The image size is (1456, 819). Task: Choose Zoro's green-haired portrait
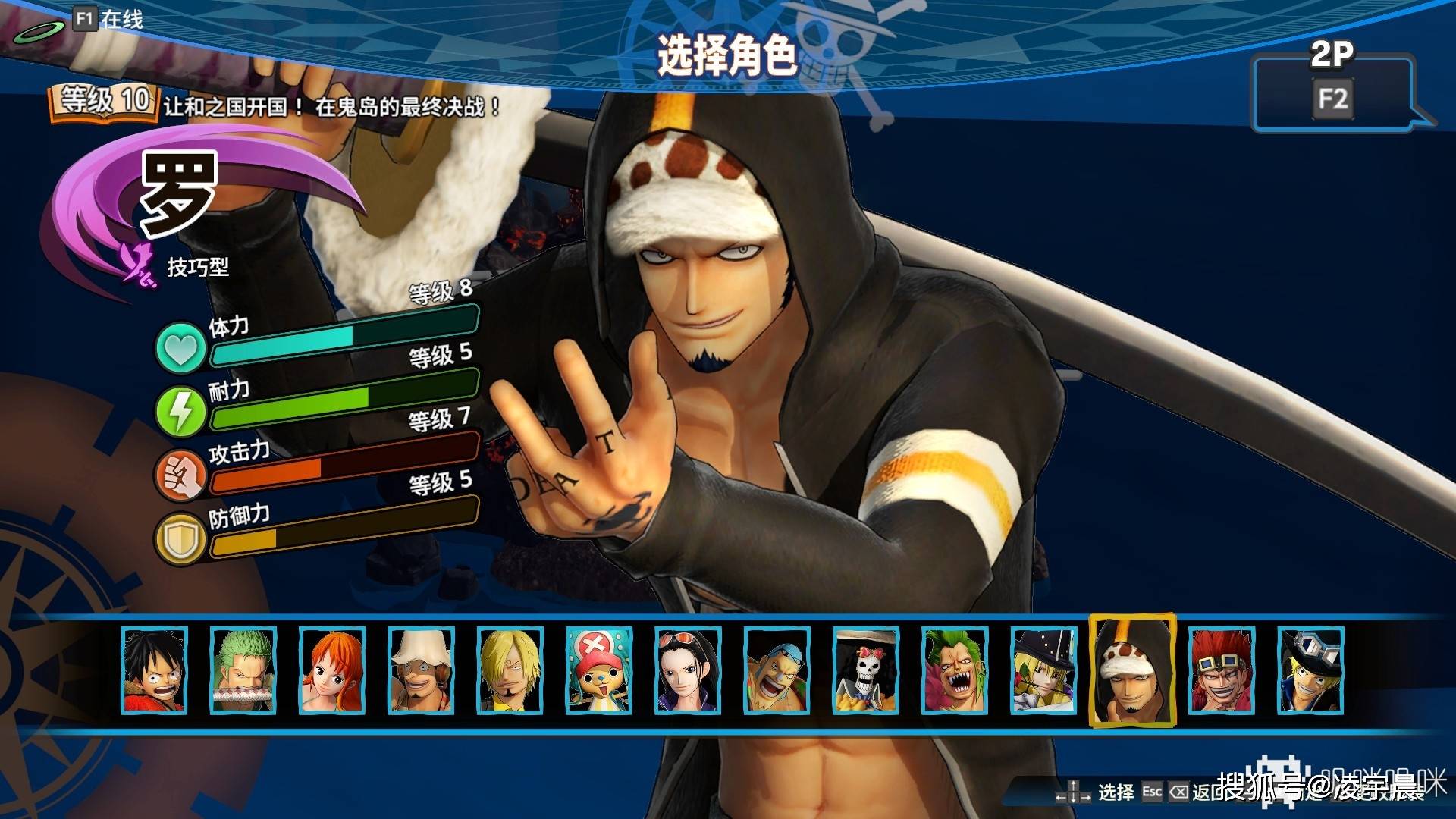243,670
